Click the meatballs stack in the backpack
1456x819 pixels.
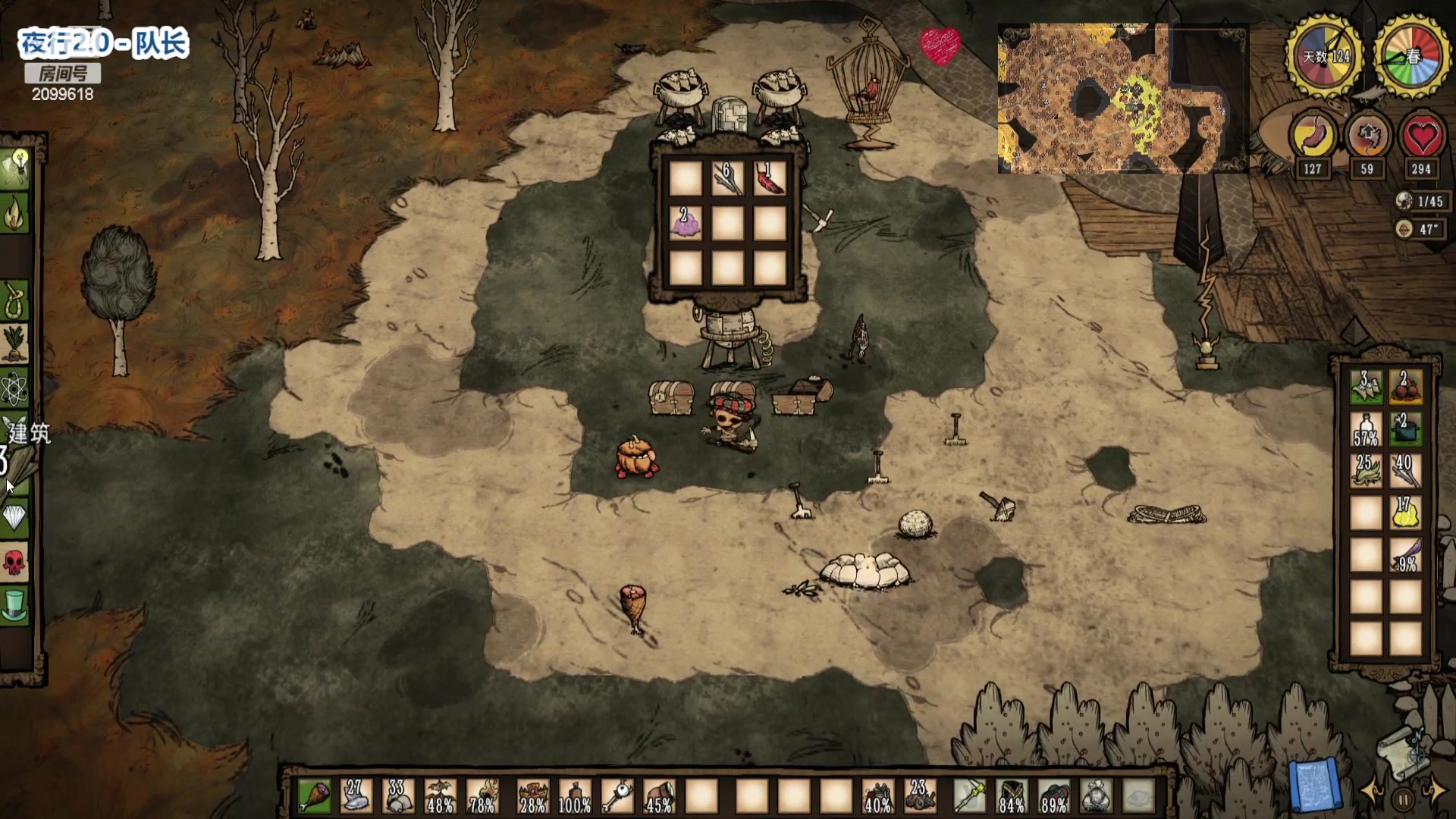[x=1404, y=388]
